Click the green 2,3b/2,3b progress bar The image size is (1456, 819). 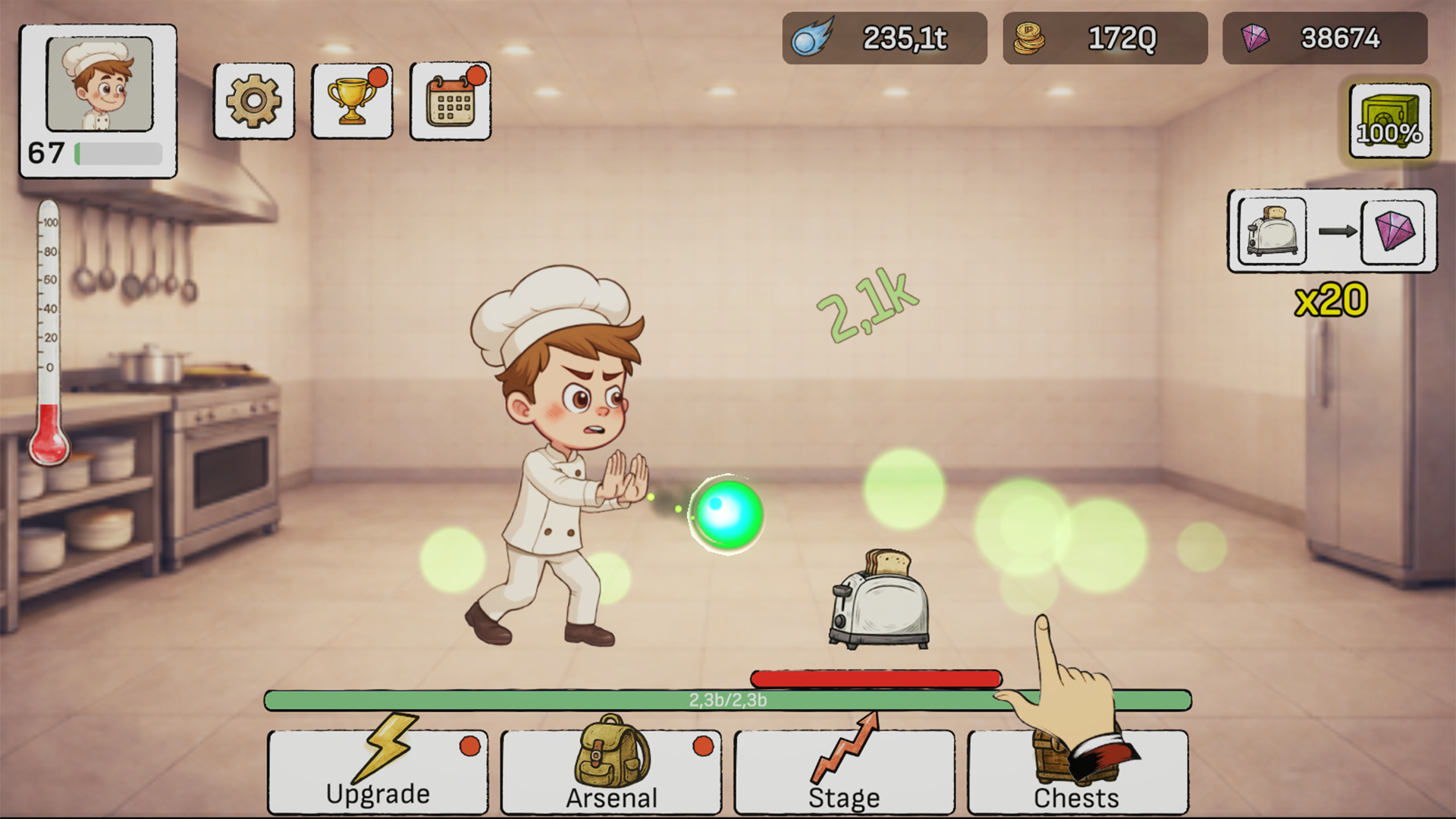coord(726,699)
